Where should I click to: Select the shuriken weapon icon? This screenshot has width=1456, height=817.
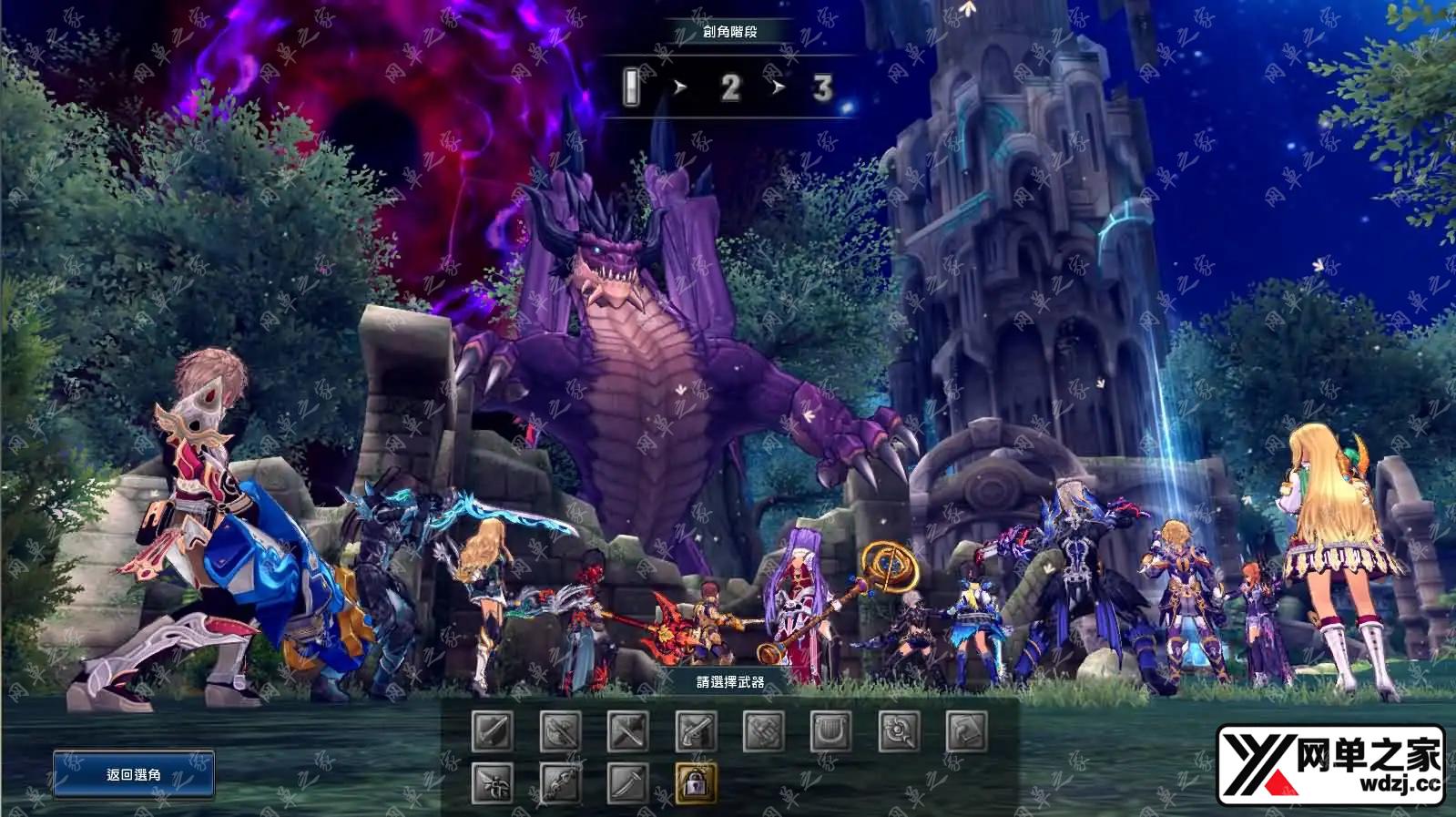pyautogui.click(x=492, y=783)
